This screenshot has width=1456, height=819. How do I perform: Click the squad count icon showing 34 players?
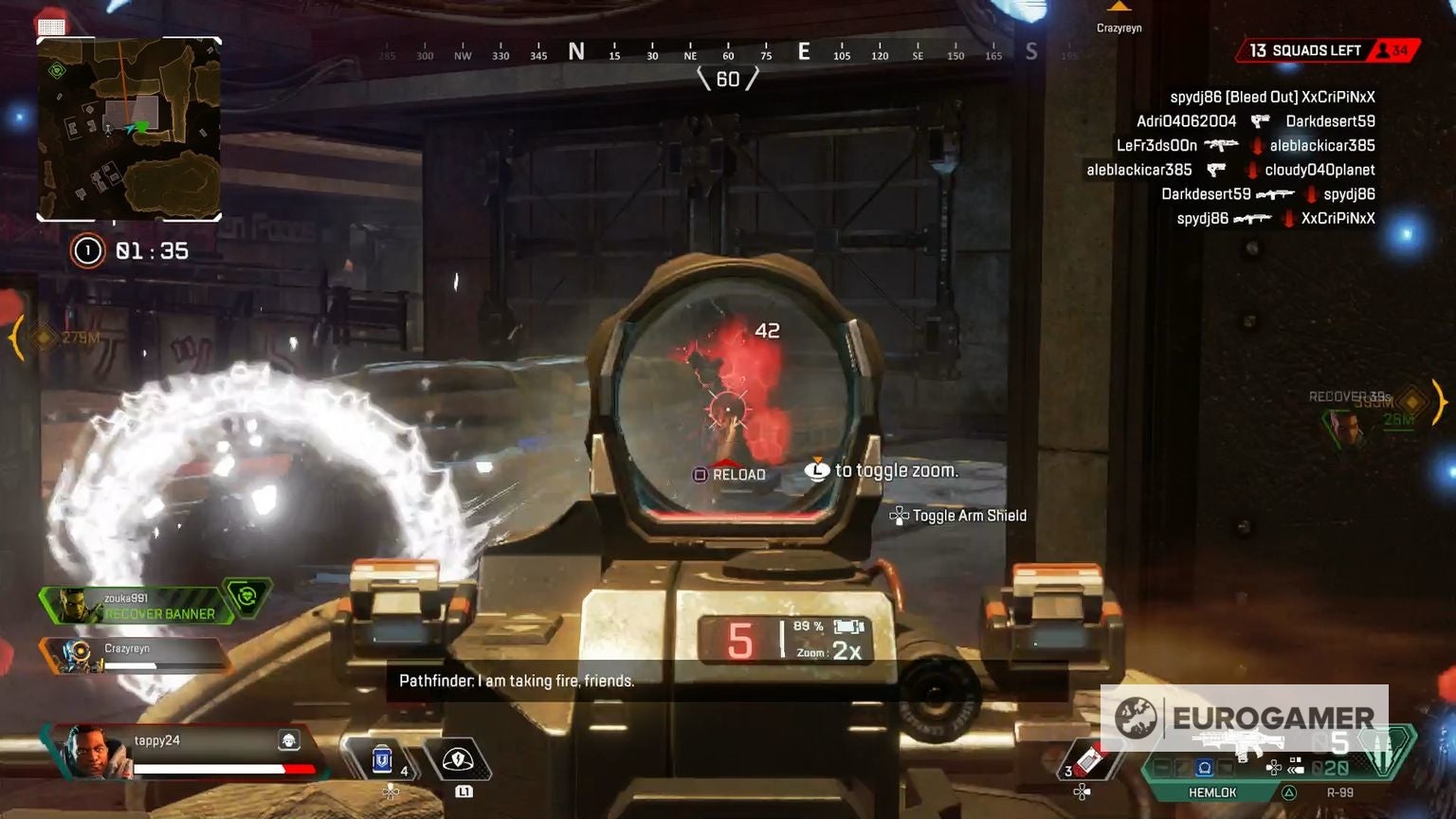[x=1382, y=49]
